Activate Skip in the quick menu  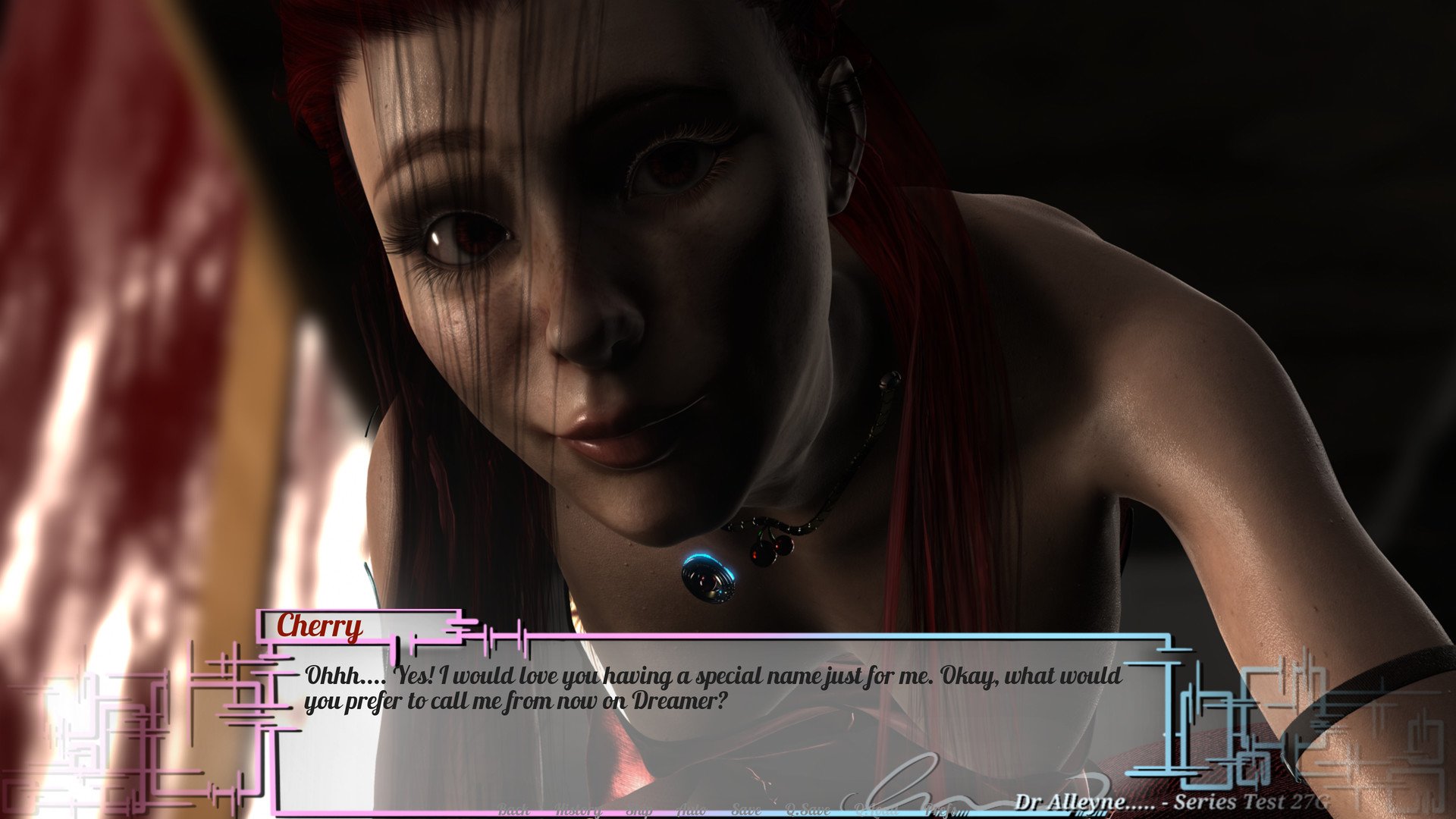639,810
